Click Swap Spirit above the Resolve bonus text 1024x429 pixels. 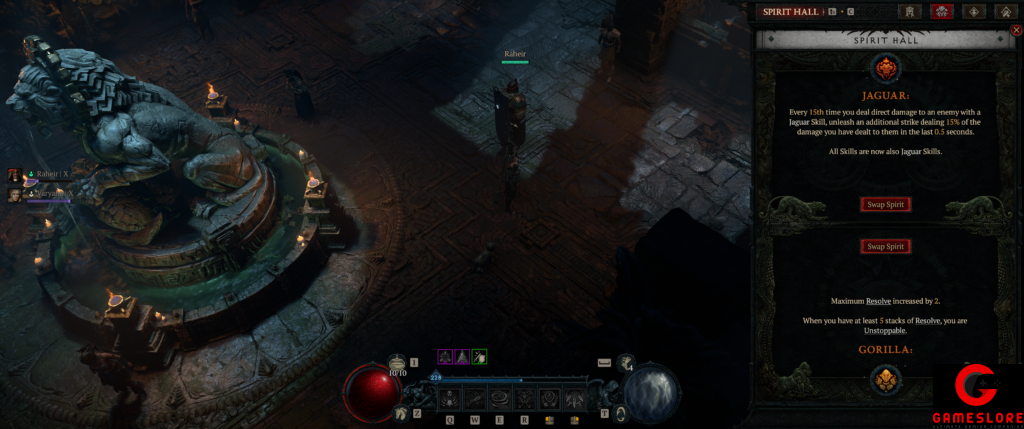(886, 246)
